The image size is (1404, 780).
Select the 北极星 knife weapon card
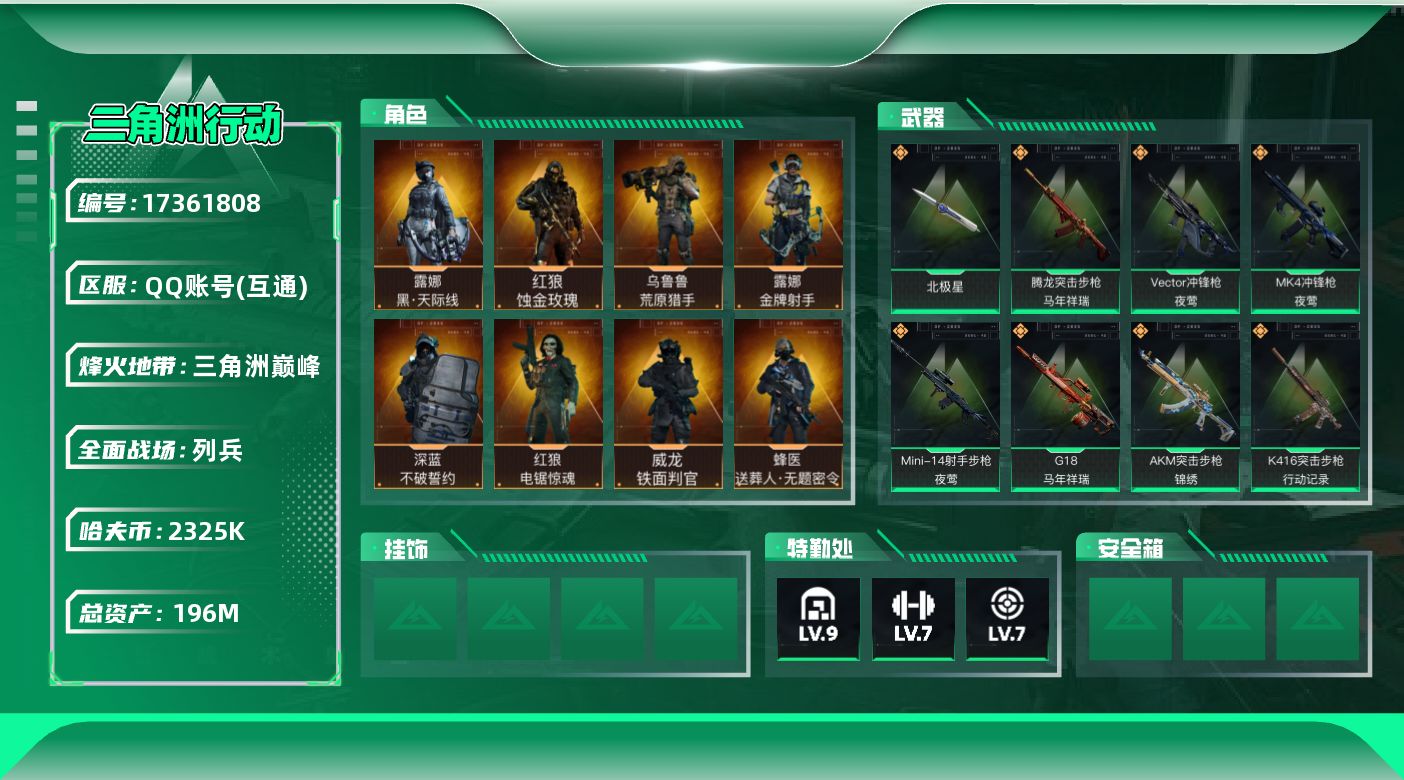(x=945, y=227)
